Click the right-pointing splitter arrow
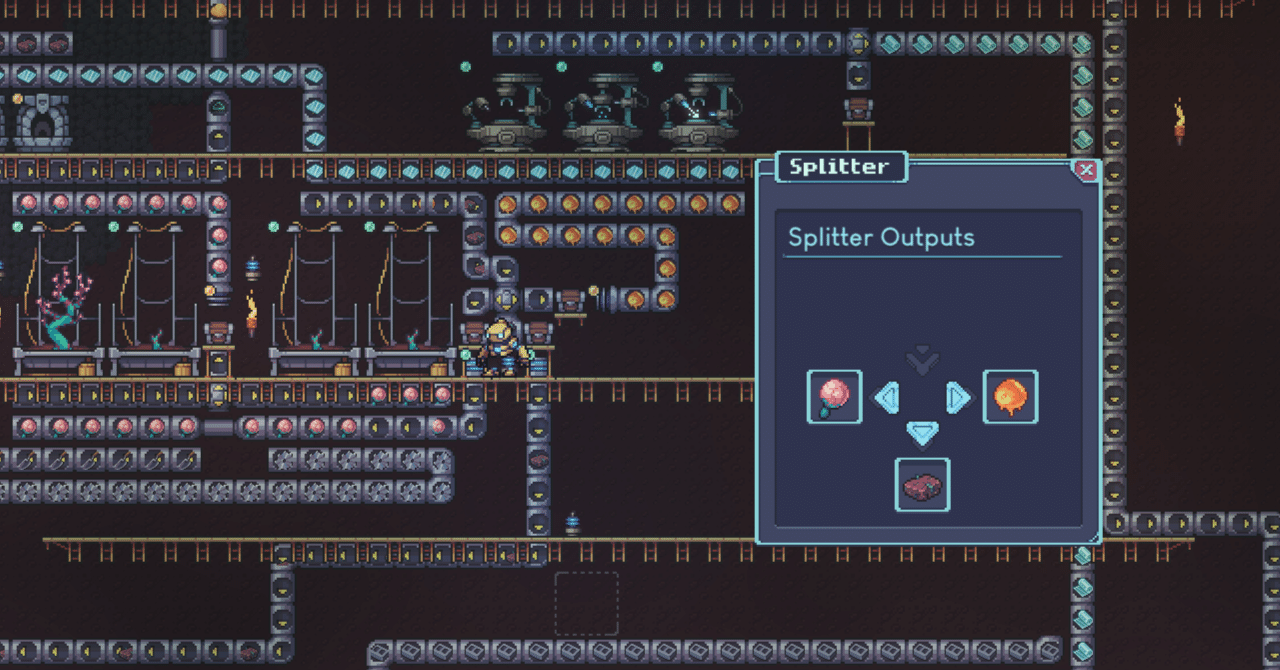 pos(957,398)
